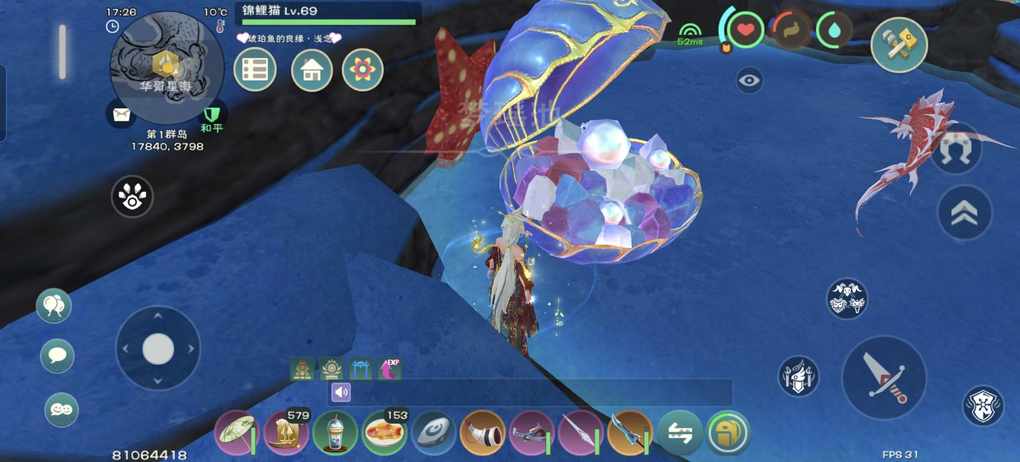Attack with the sword button
This screenshot has height=462, width=1020.
coord(883,377)
